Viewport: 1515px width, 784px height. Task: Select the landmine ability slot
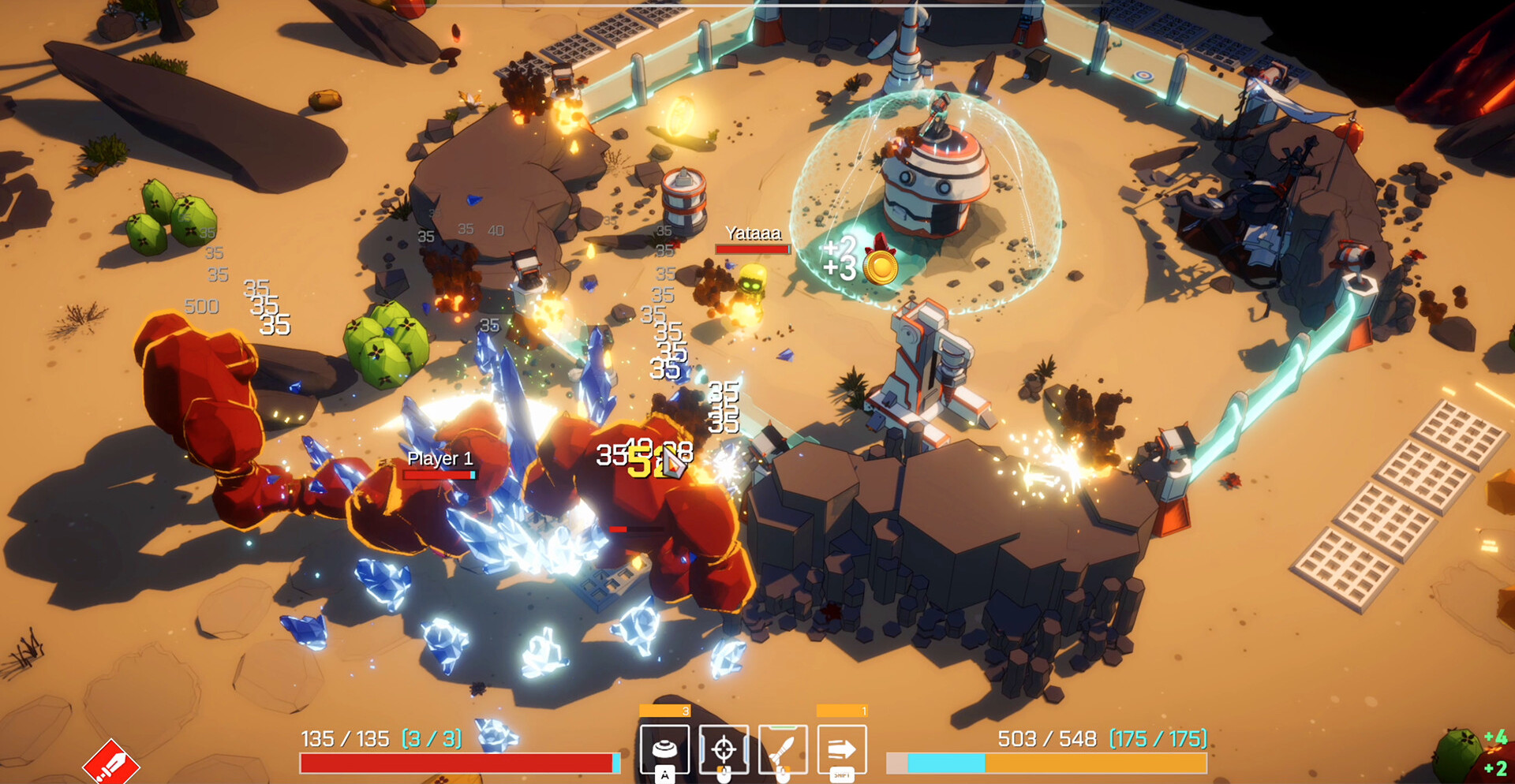click(664, 749)
